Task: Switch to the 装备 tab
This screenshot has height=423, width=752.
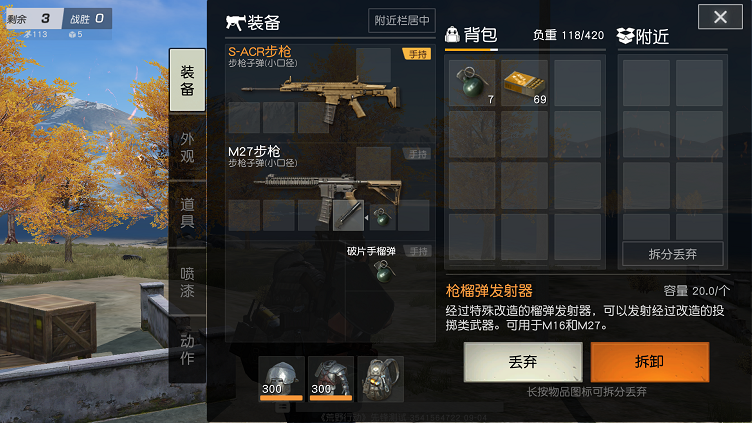Action: 187,80
